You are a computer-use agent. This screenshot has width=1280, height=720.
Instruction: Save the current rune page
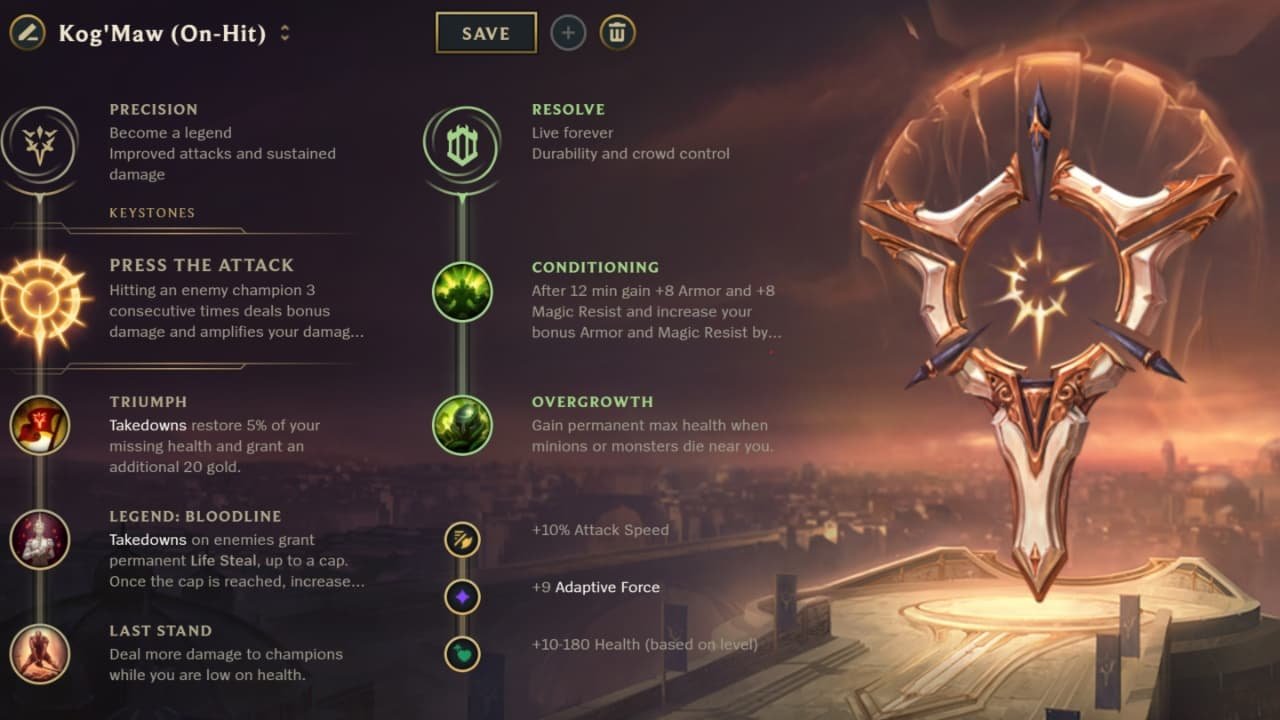click(x=486, y=33)
